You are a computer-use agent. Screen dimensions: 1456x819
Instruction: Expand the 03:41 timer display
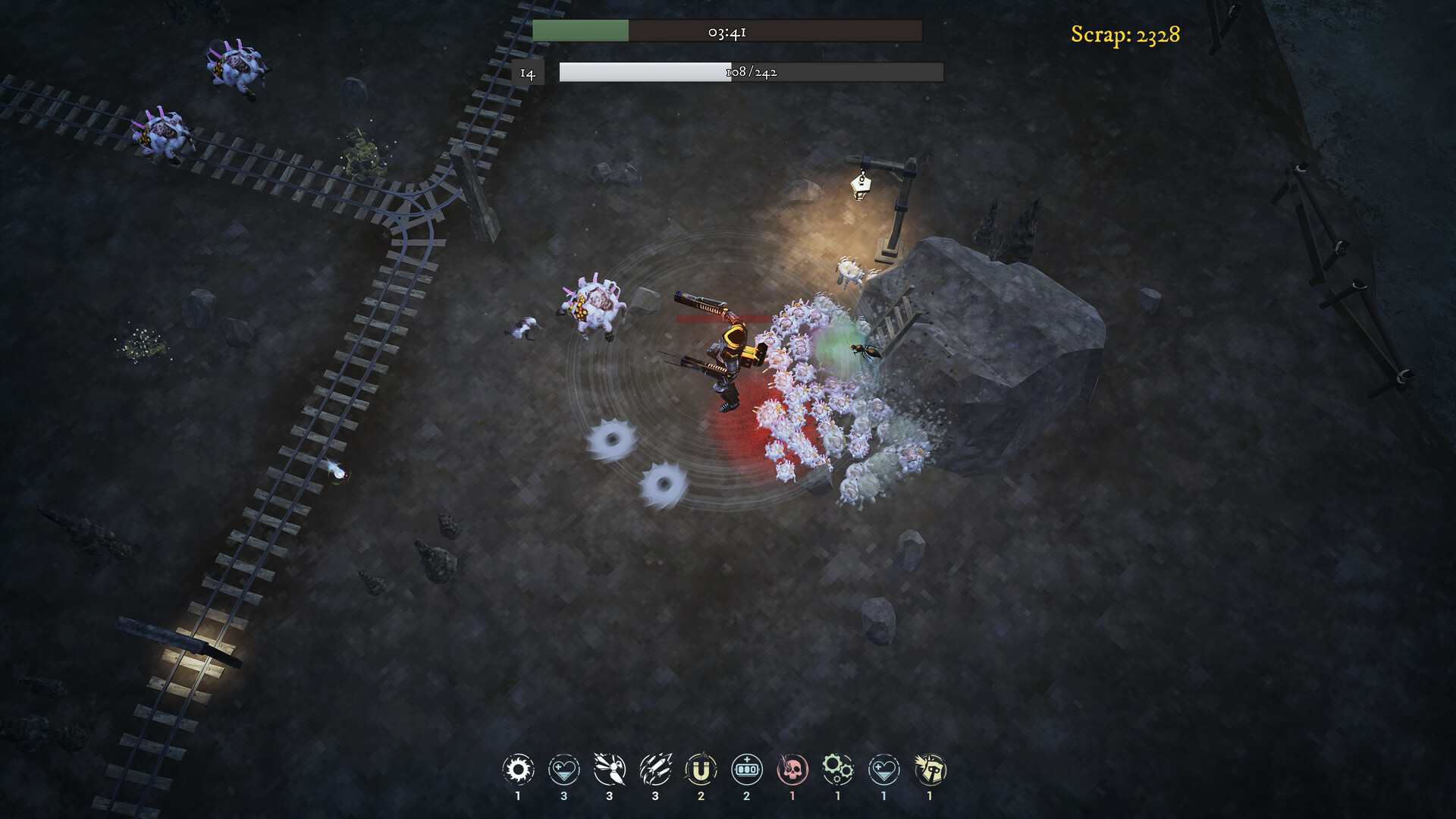(x=726, y=32)
